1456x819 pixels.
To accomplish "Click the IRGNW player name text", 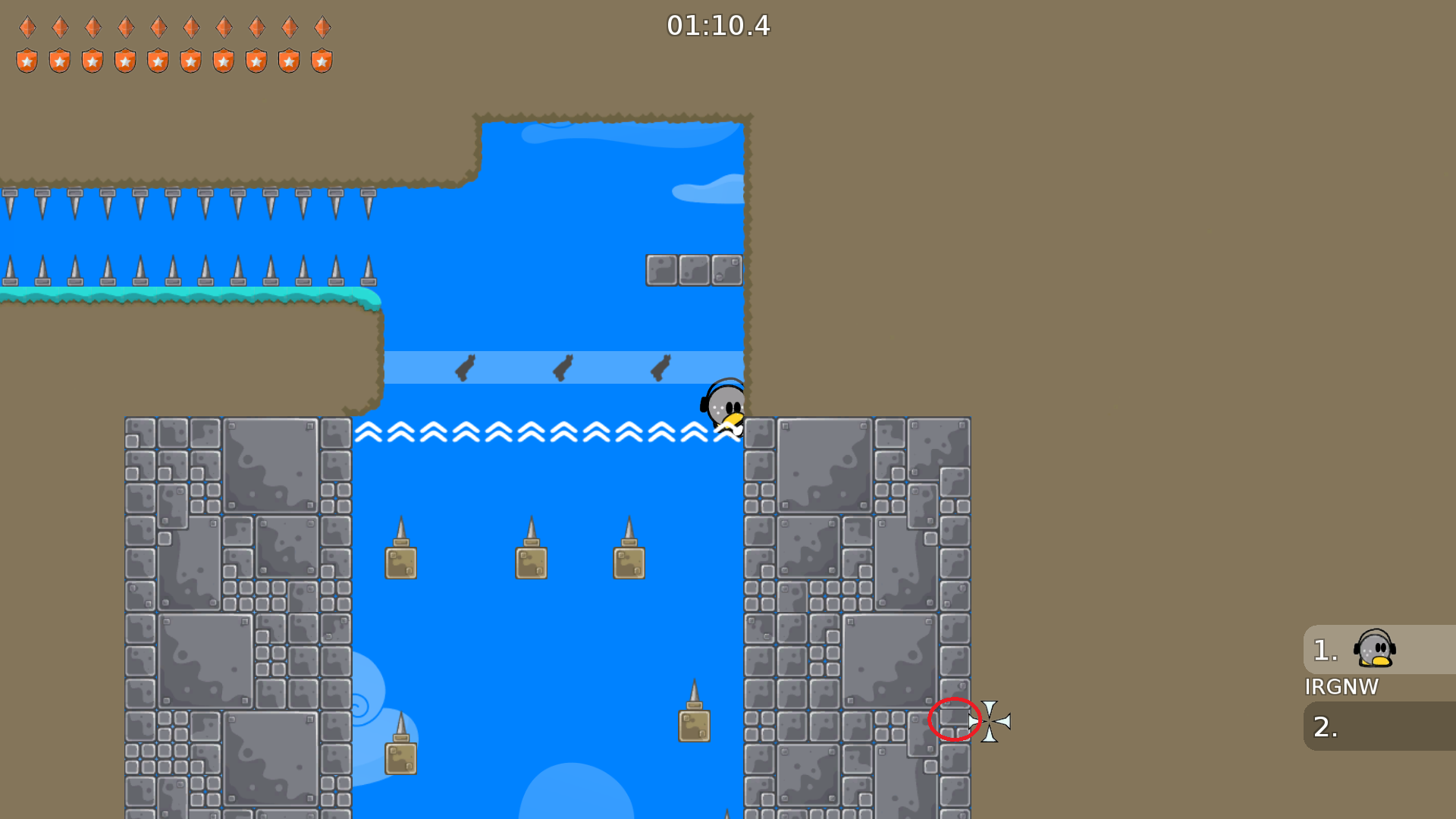I will tap(1342, 687).
